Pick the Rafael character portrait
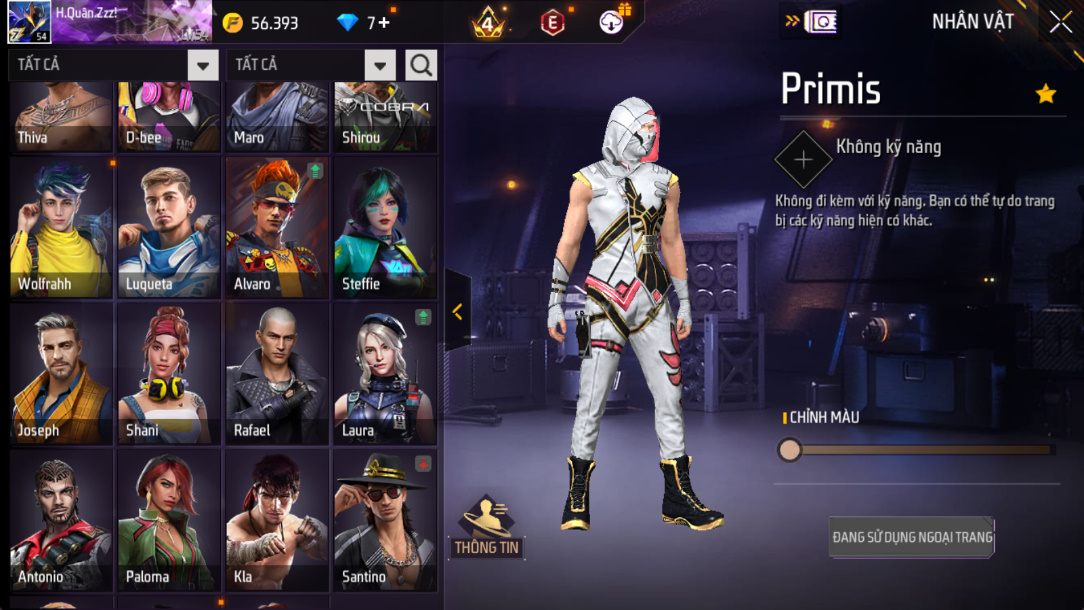Viewport: 1084px width, 610px height. coord(277,374)
